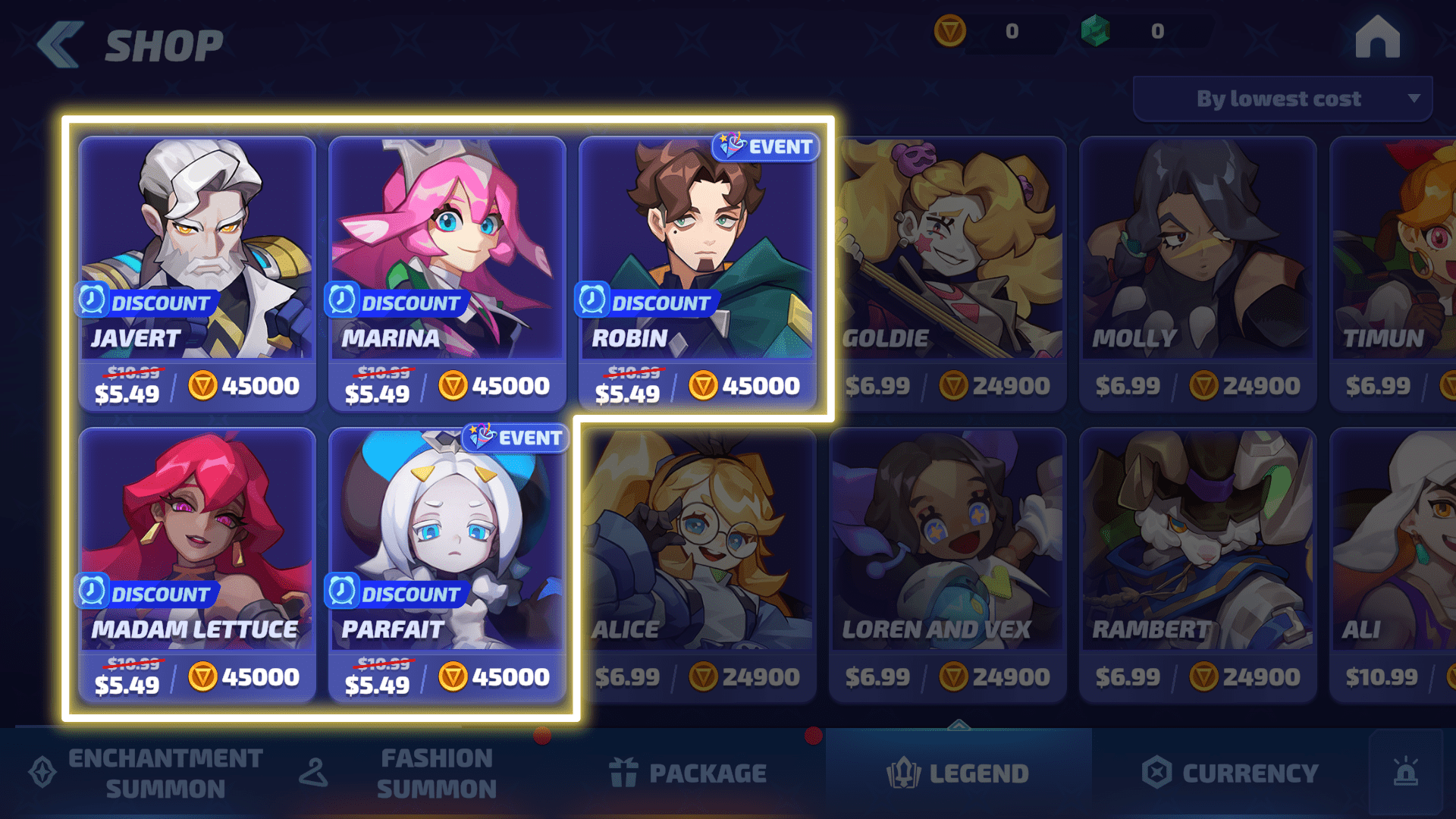The height and width of the screenshot is (819, 1456).
Task: Return to the home screen
Action: pos(1377,38)
